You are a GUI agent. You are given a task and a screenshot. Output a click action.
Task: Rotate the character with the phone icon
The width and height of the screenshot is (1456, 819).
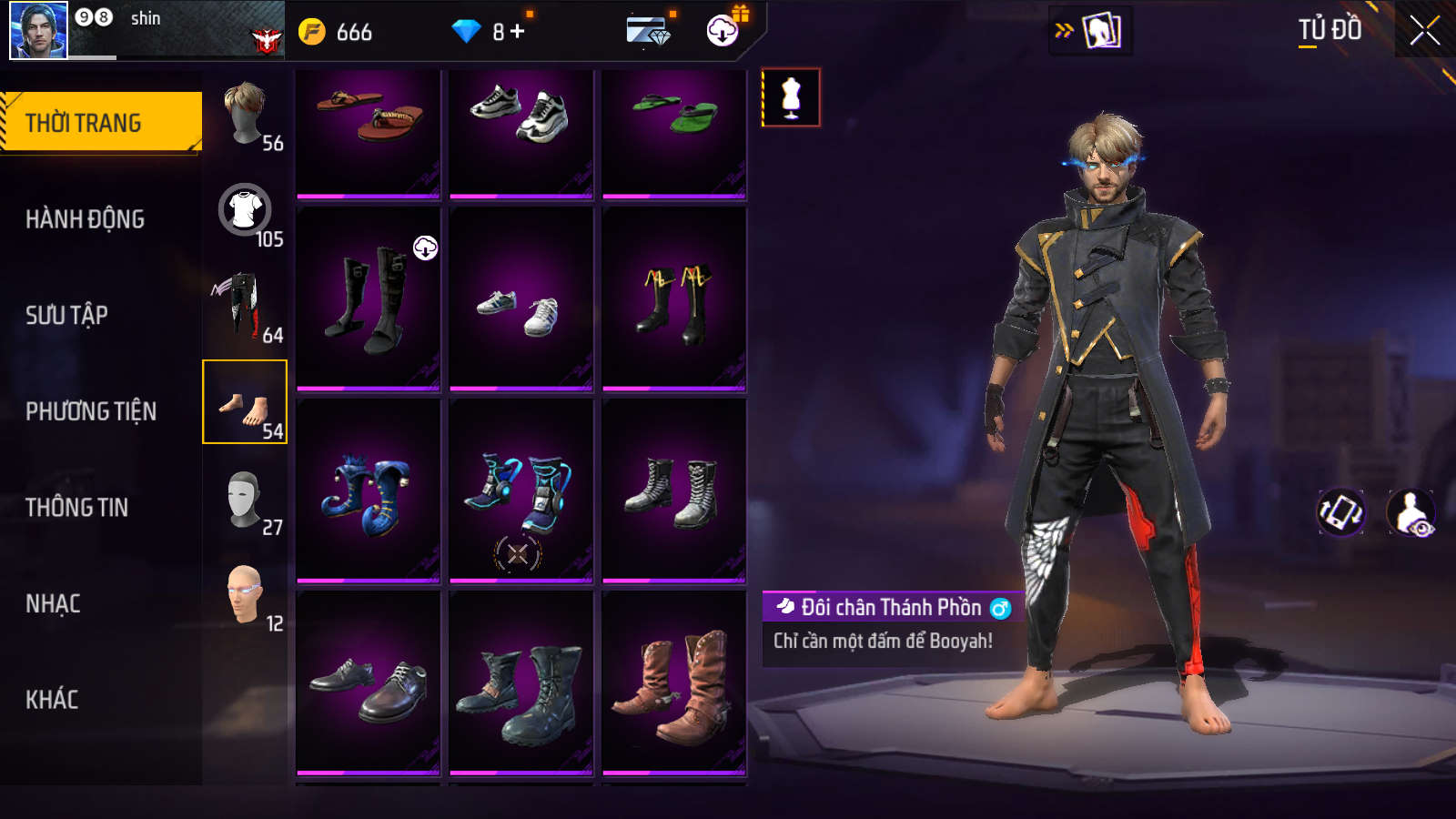pyautogui.click(x=1341, y=512)
